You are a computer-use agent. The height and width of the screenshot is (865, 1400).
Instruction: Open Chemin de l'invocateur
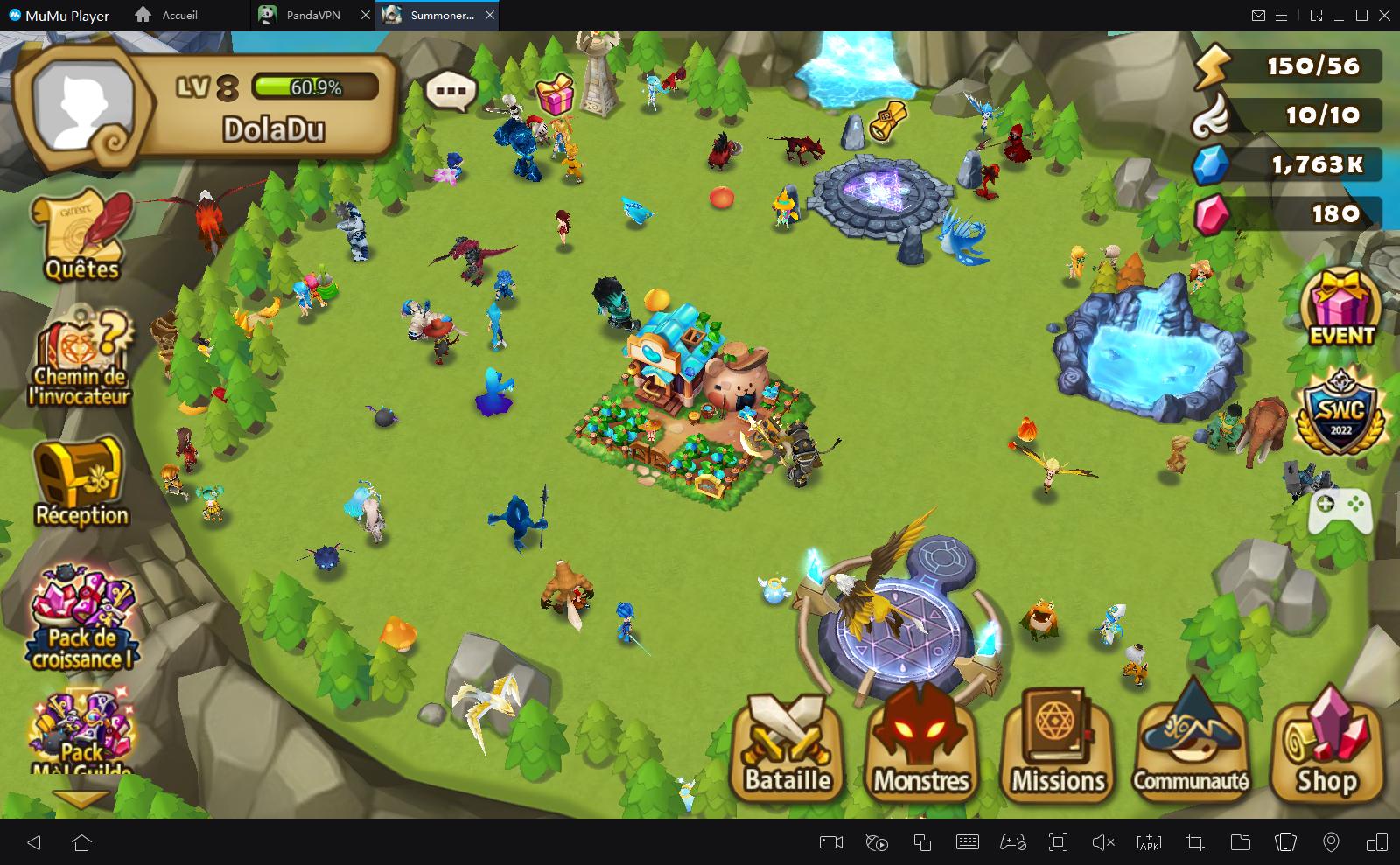[x=80, y=357]
